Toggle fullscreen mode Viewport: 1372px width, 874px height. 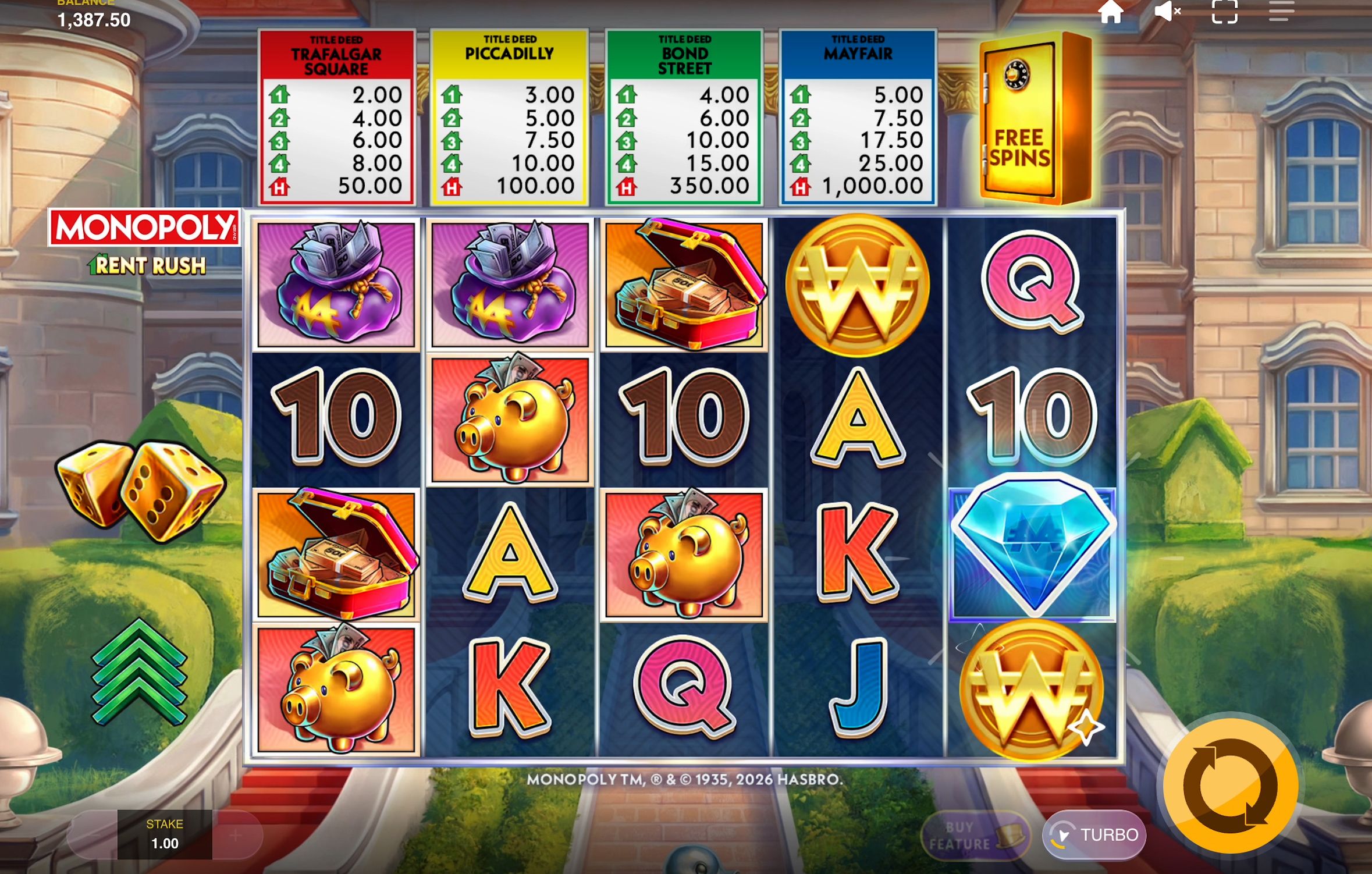[1224, 12]
